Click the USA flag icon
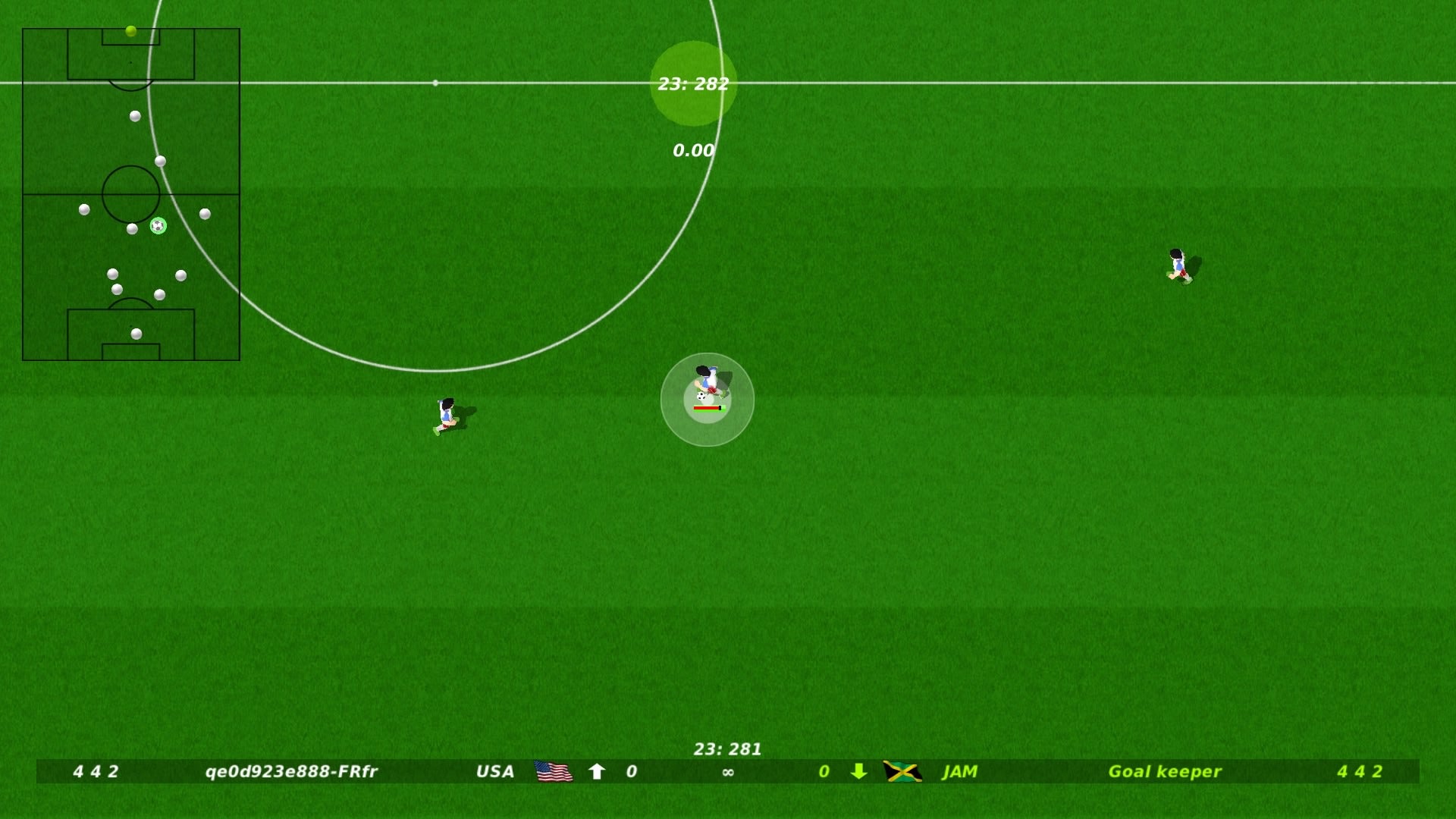1456x819 pixels. (554, 772)
